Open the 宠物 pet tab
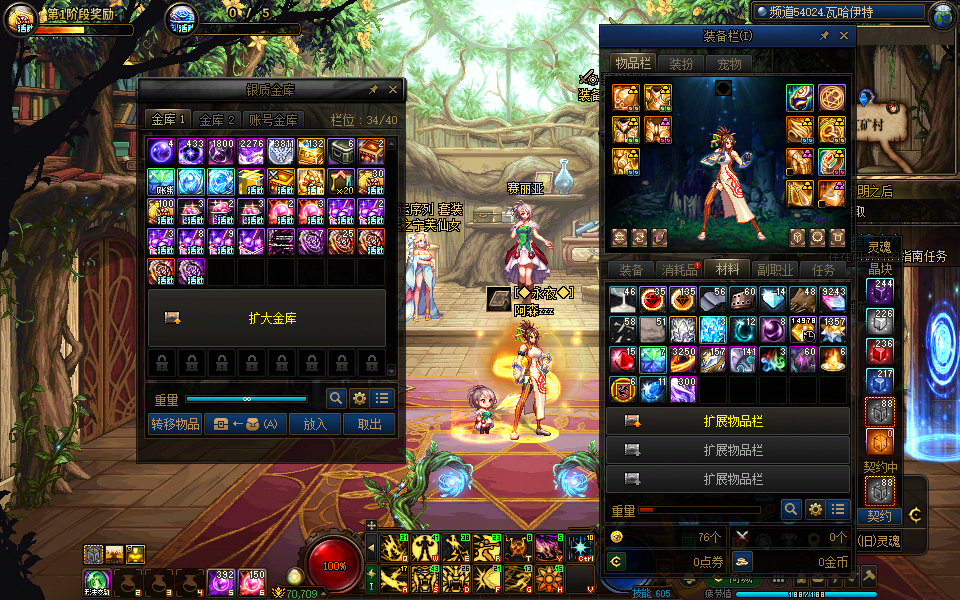 [x=730, y=64]
